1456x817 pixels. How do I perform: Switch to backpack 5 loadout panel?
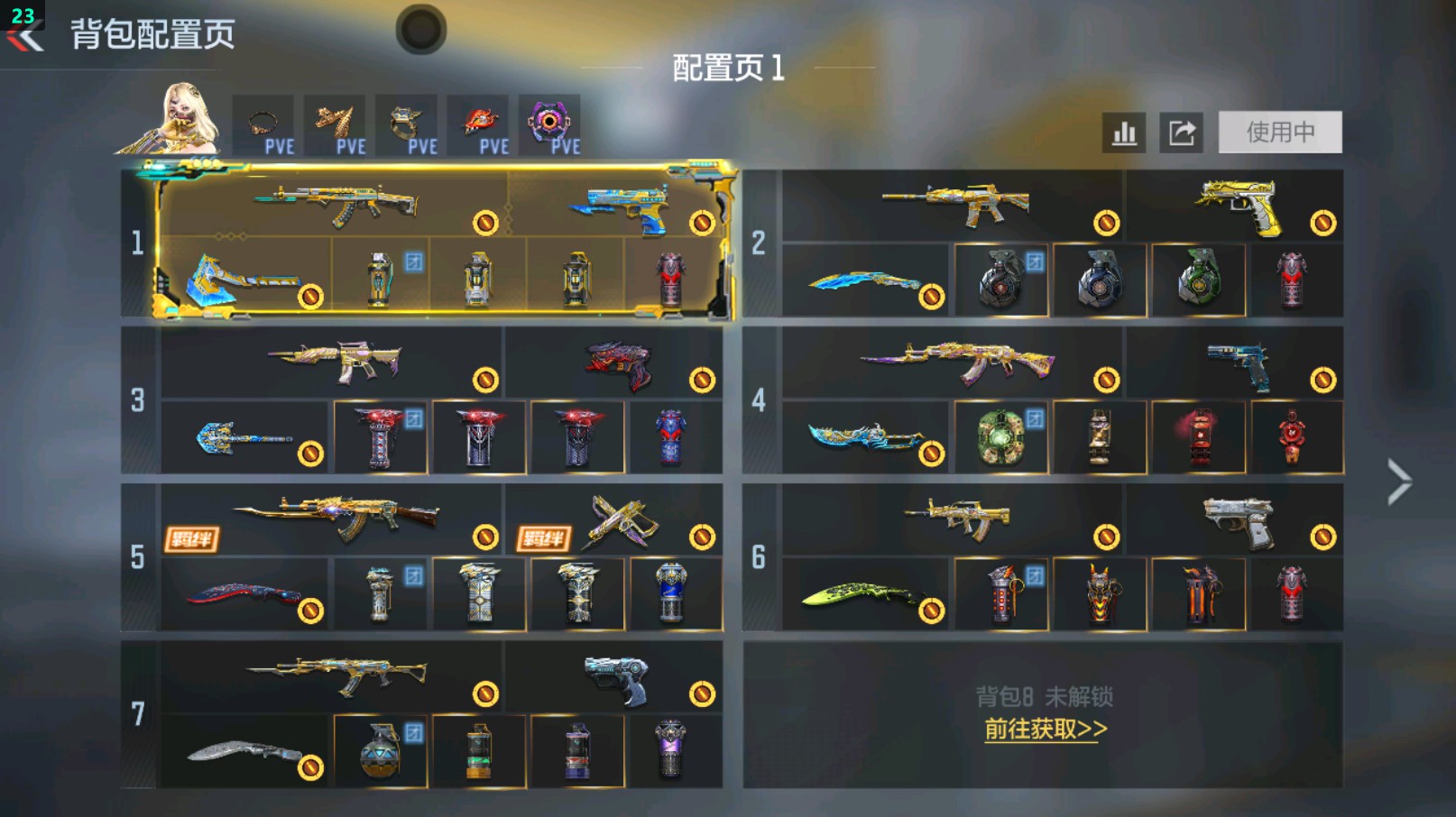(x=137, y=557)
